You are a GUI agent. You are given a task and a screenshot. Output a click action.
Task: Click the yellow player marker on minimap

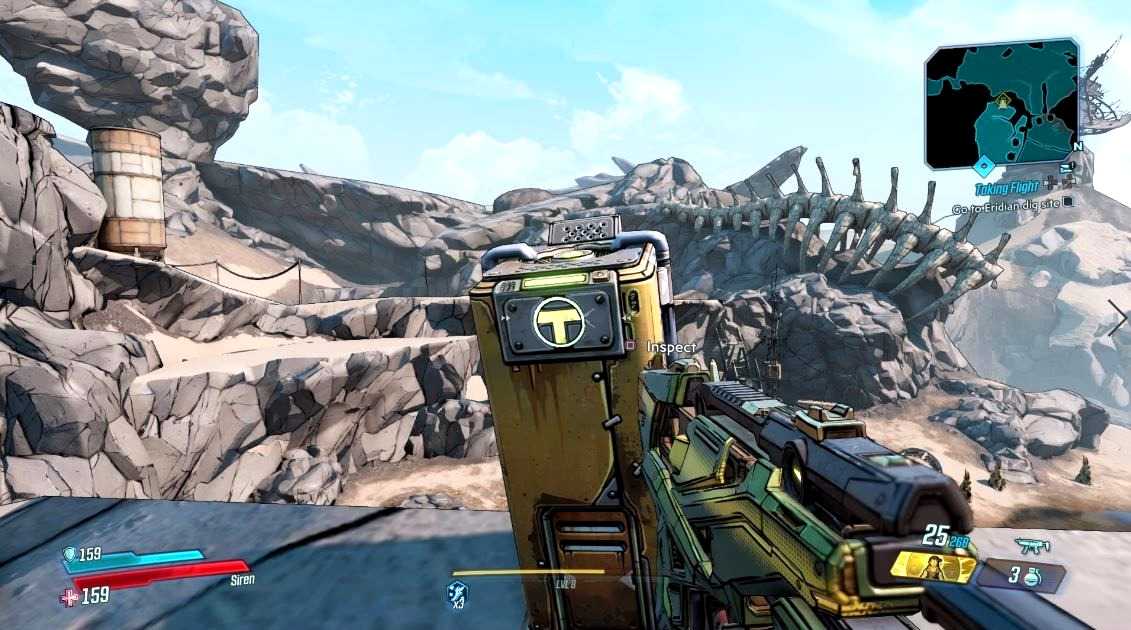tap(1001, 101)
